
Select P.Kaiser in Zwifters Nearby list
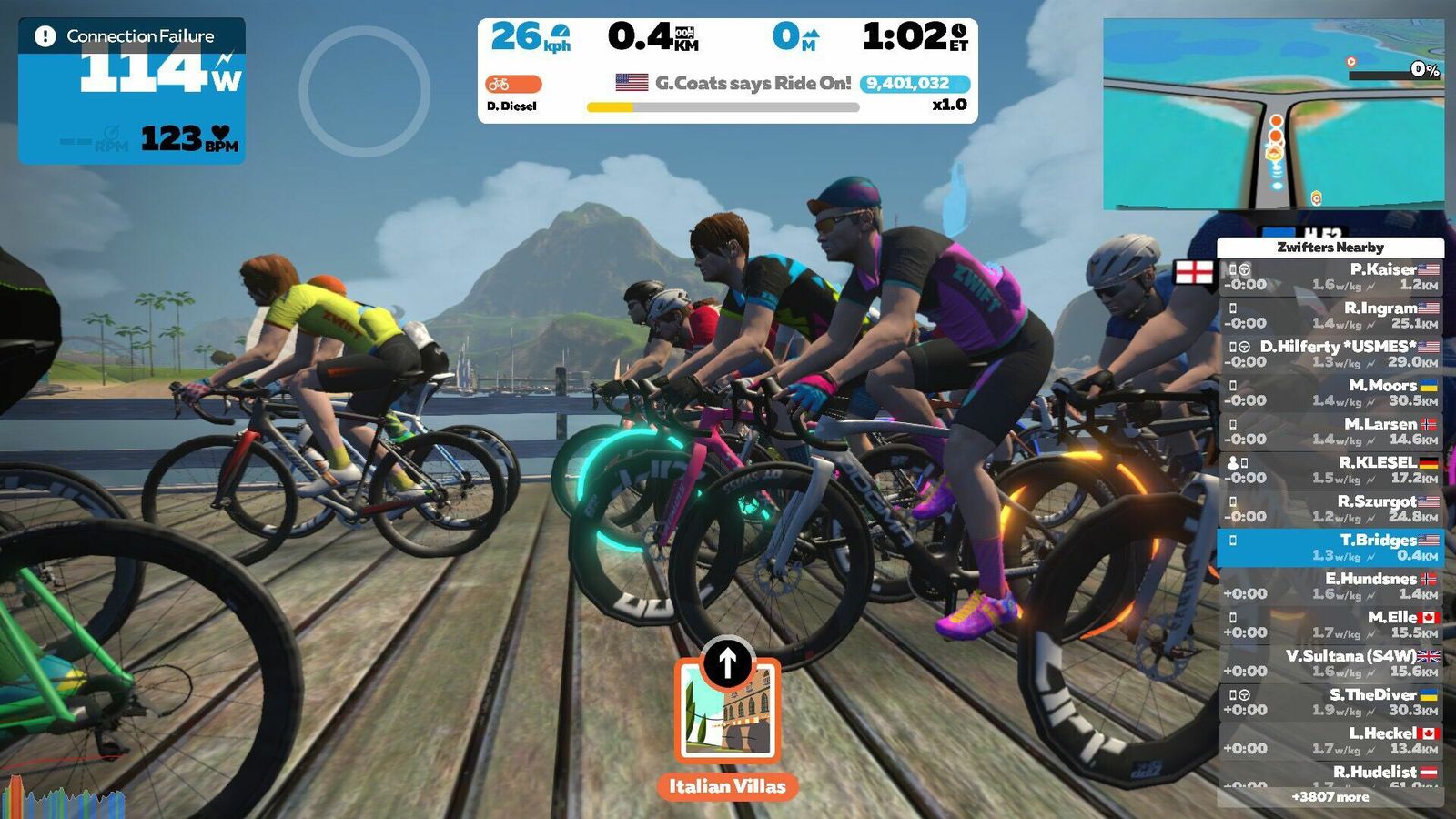pyautogui.click(x=1330, y=277)
